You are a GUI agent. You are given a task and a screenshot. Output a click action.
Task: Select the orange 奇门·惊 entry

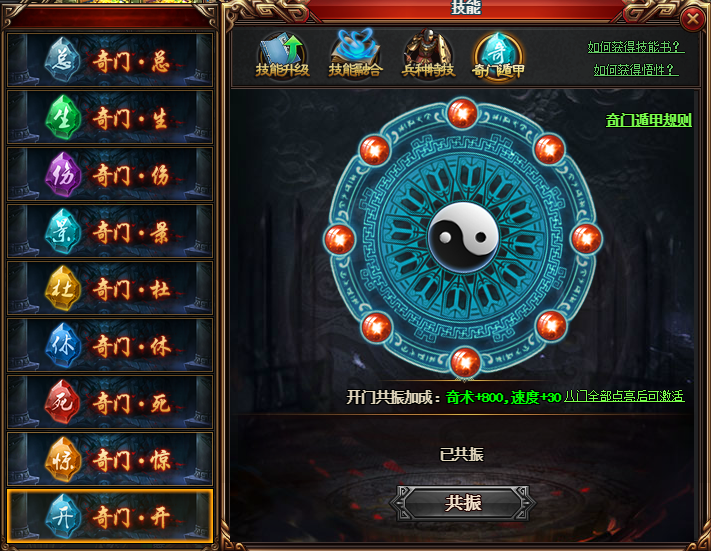pyautogui.click(x=110, y=460)
